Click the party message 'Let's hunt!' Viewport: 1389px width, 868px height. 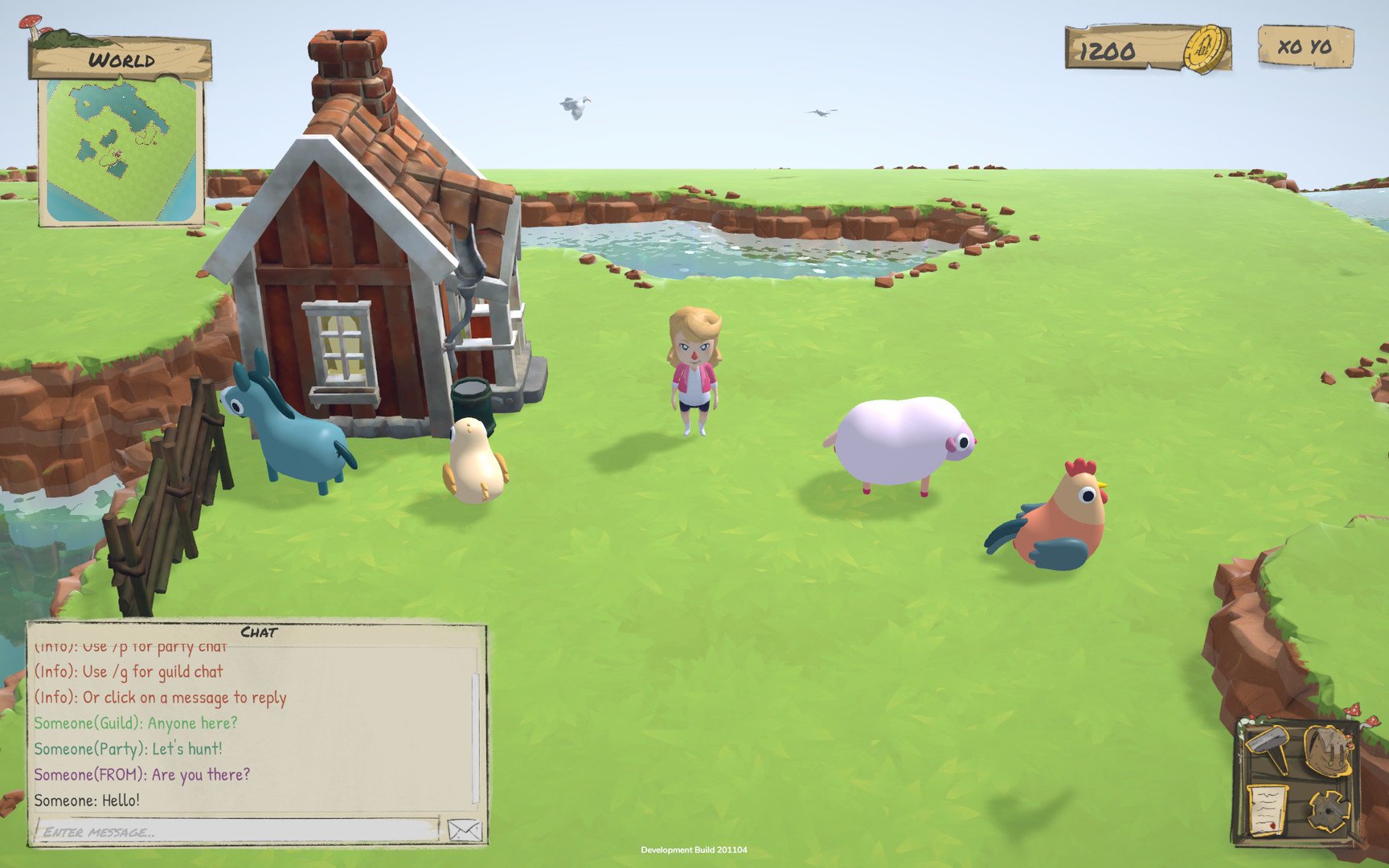[129, 748]
